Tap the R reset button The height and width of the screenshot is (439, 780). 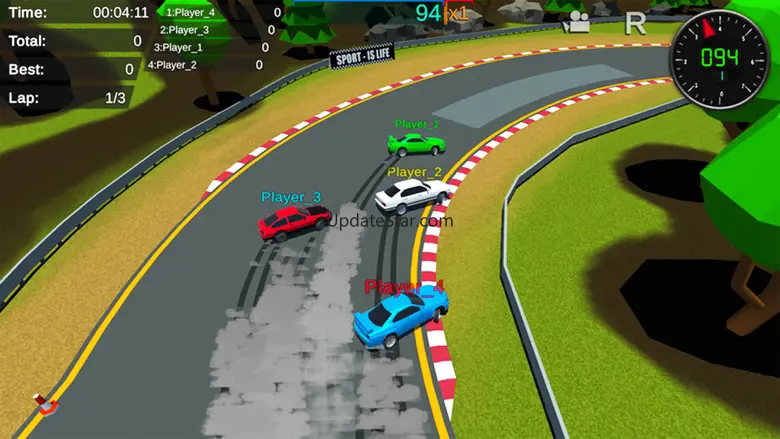coord(635,23)
